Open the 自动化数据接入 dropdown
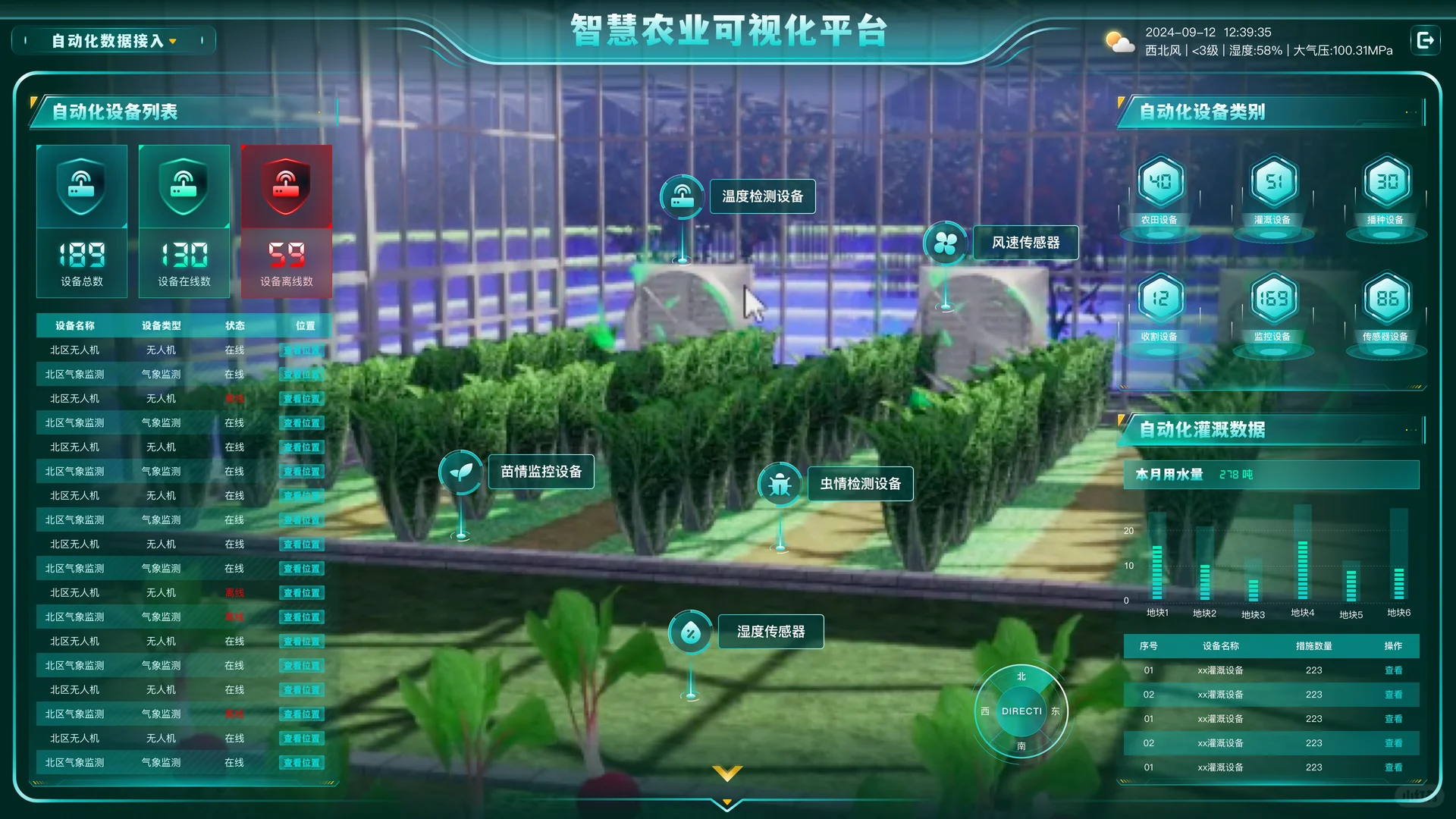This screenshot has width=1456, height=819. [112, 39]
